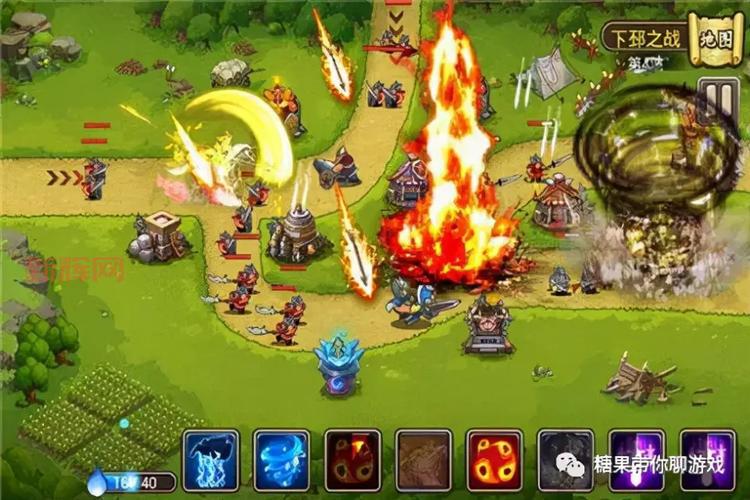Screen dimensions: 750x500
Task: Choose the dark gray skill icon
Action: click(x=565, y=460)
